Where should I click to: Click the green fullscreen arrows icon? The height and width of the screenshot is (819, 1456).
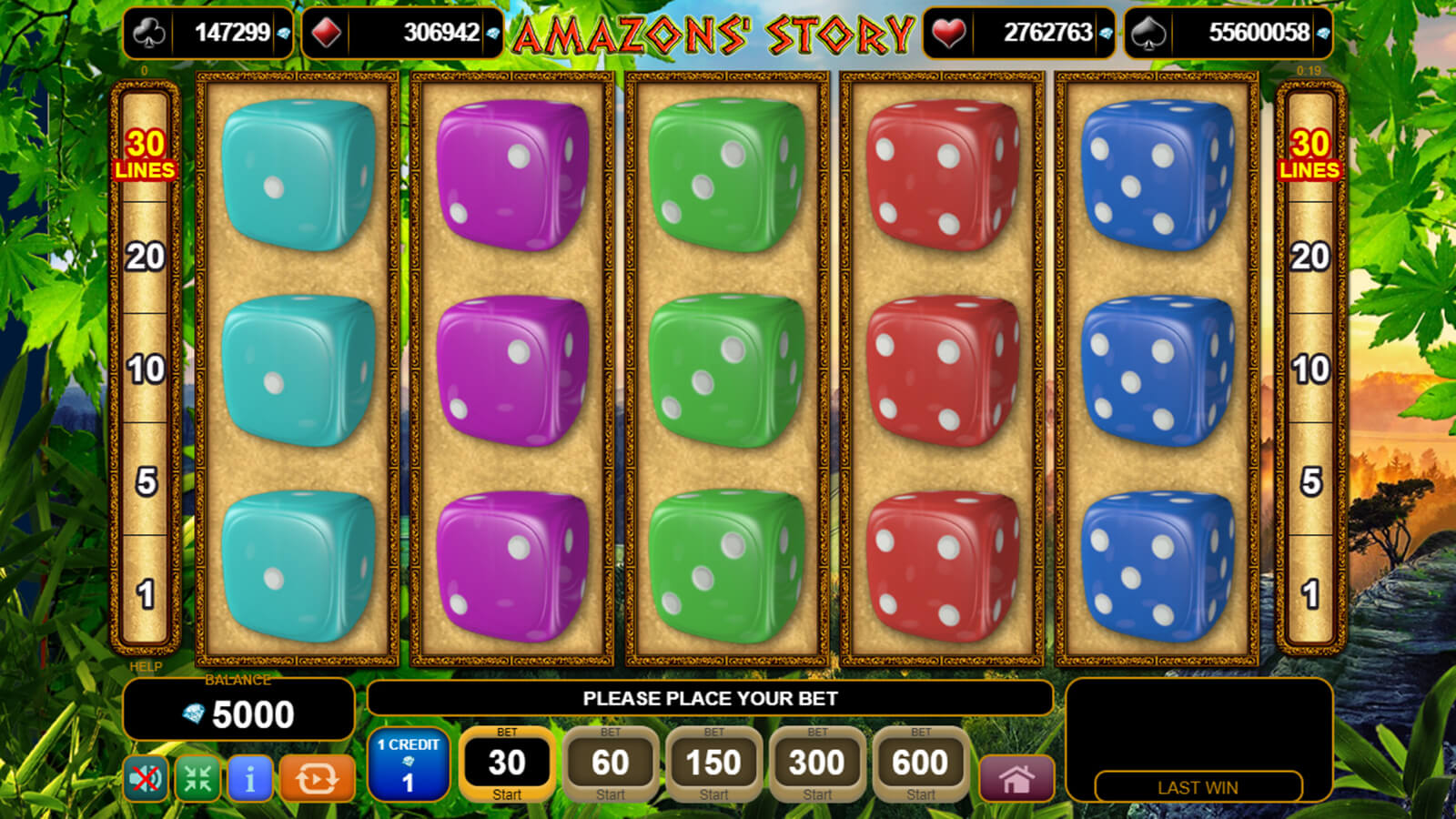tap(197, 779)
